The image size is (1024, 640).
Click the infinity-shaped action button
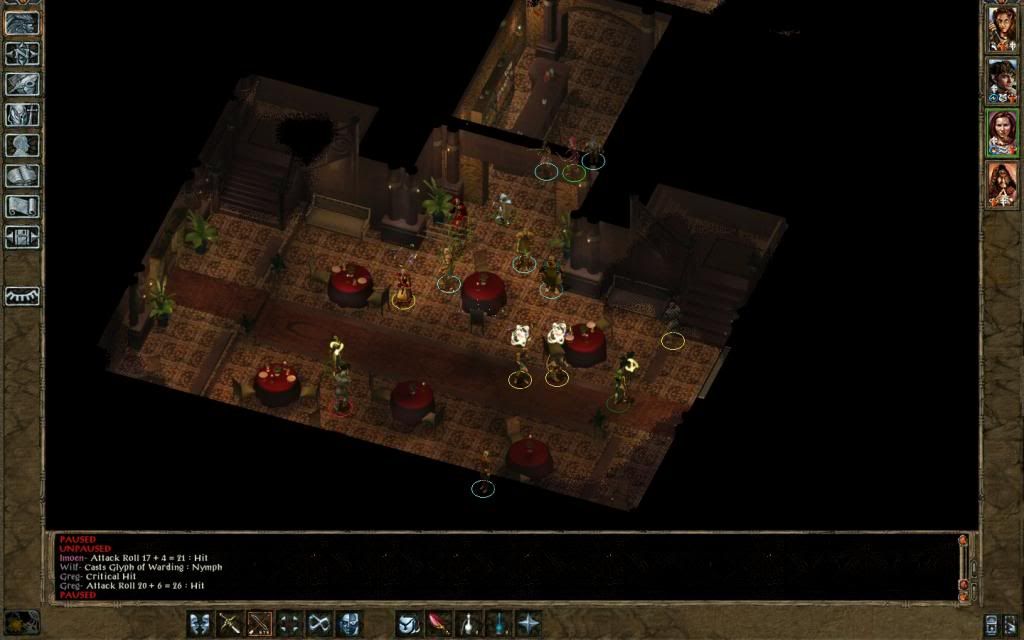319,623
